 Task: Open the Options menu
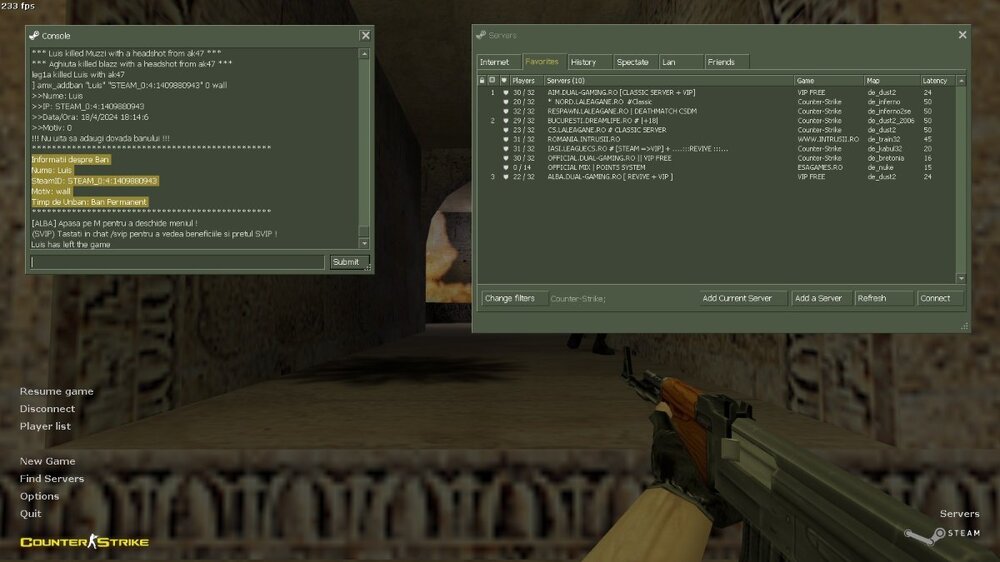tap(39, 496)
